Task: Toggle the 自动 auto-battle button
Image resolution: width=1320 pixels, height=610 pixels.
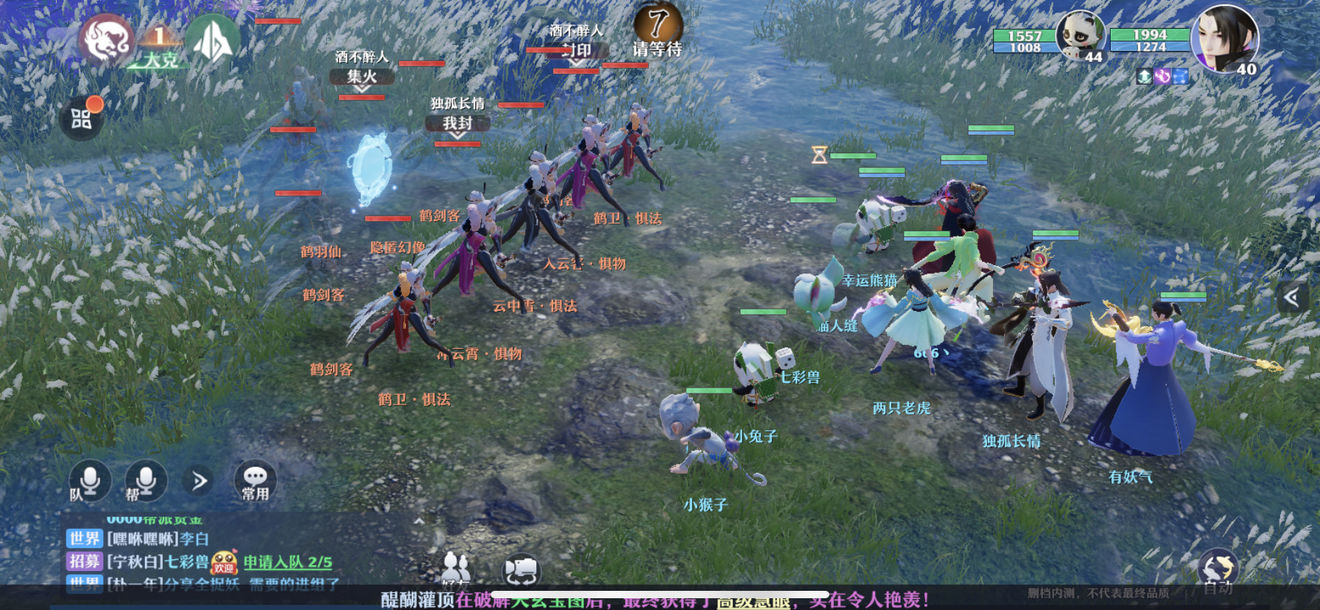Action: coord(1217,572)
